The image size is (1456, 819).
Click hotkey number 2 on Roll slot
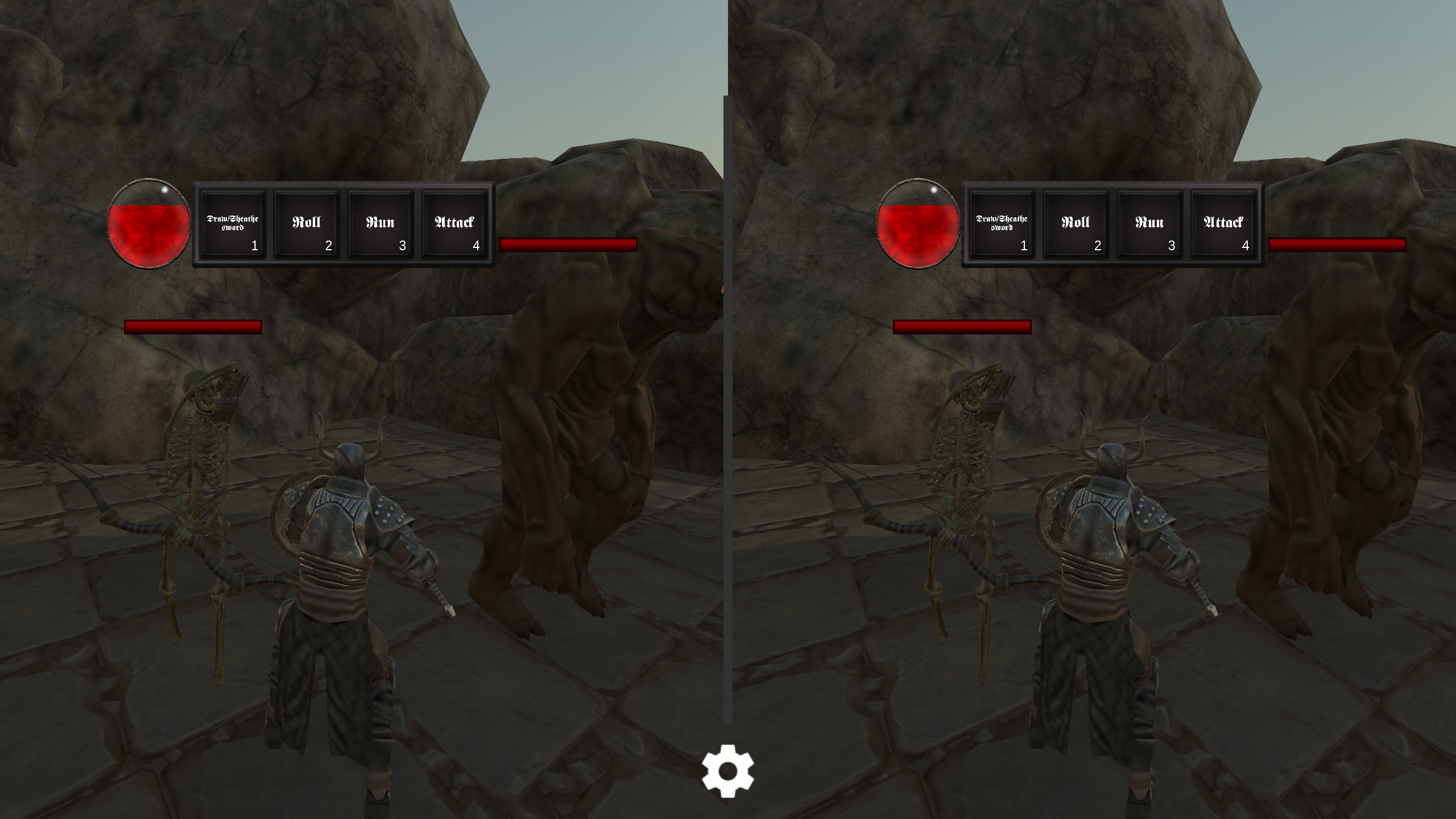[x=329, y=247]
